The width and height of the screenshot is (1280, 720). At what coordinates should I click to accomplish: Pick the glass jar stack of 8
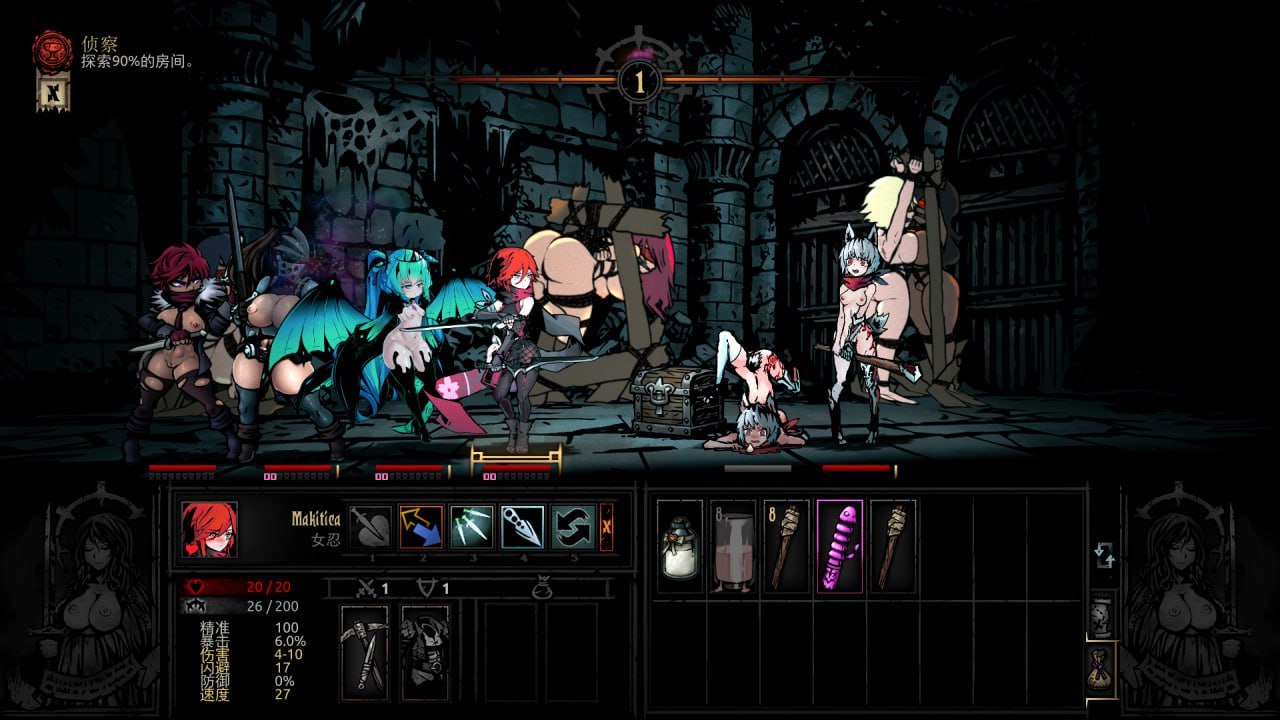tap(733, 547)
